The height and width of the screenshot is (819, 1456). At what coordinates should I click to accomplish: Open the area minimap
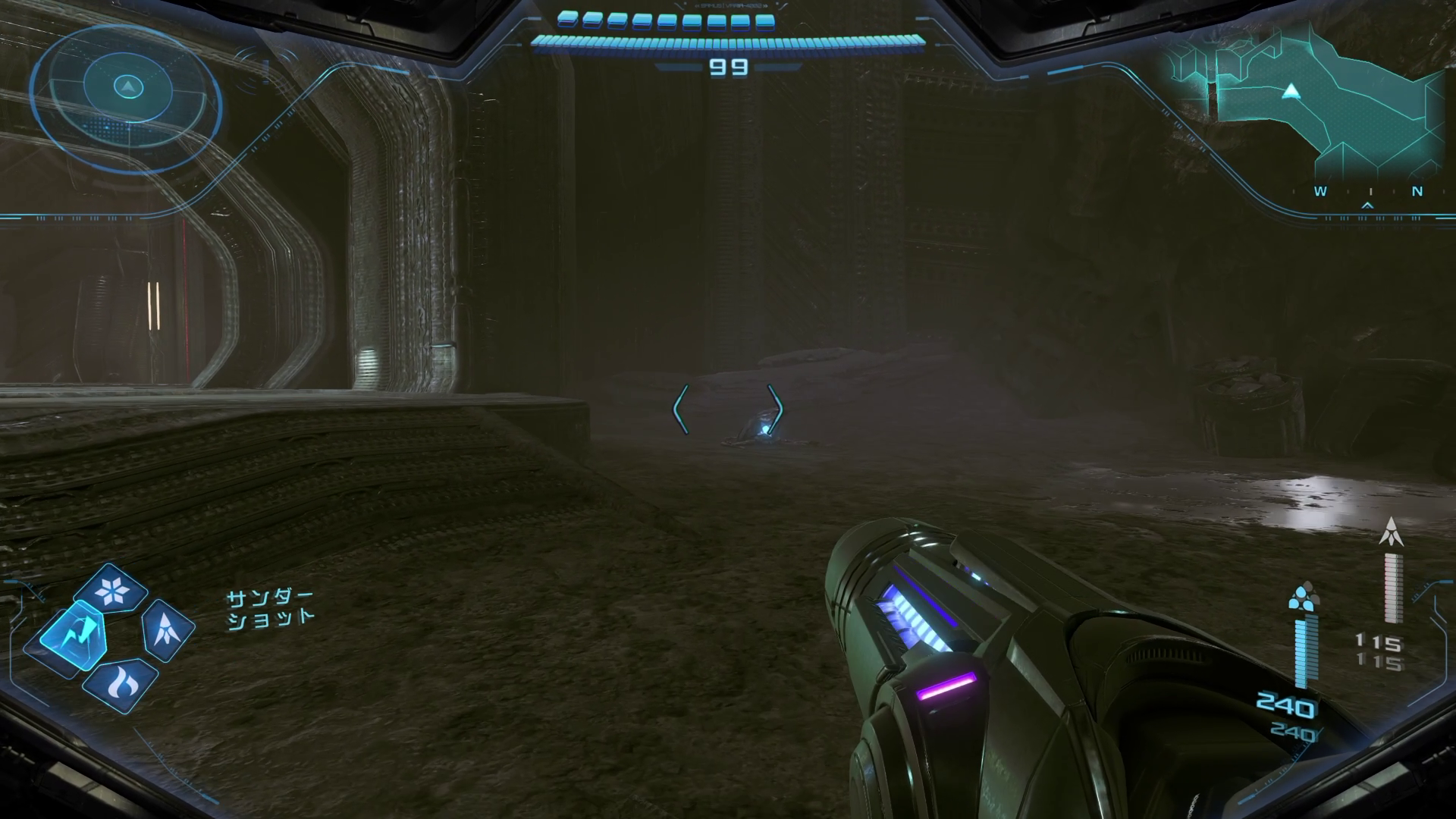coord(1303,99)
